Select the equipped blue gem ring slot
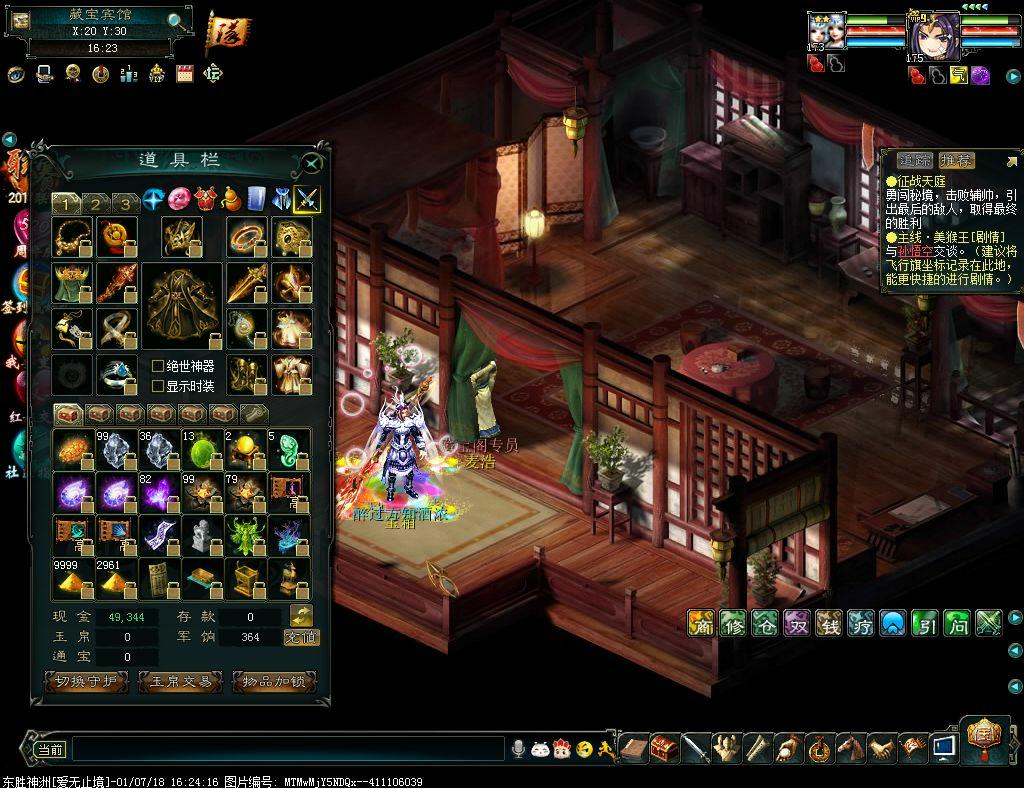The width and height of the screenshot is (1024, 788). click(x=117, y=373)
